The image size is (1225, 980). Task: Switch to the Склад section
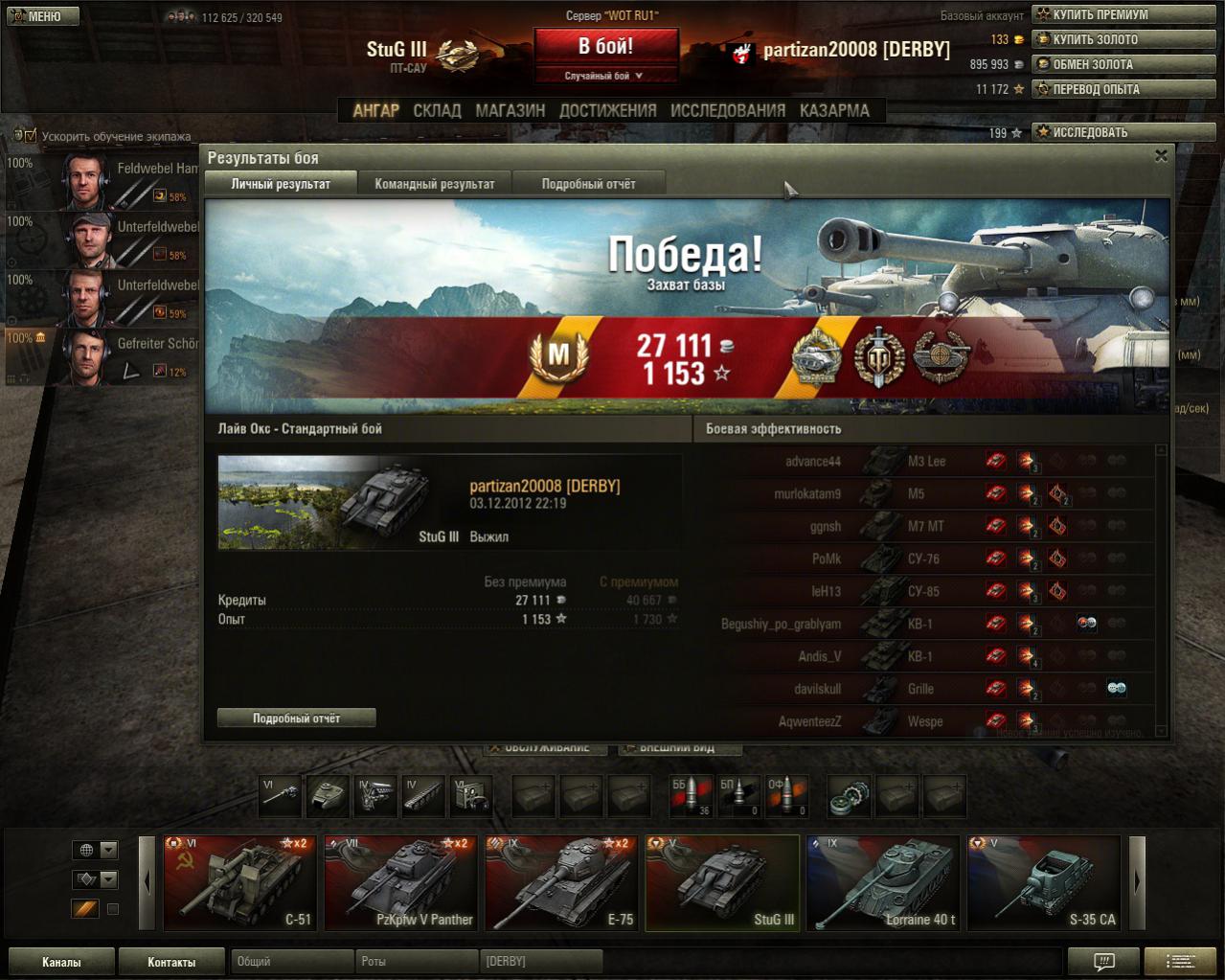(x=437, y=110)
